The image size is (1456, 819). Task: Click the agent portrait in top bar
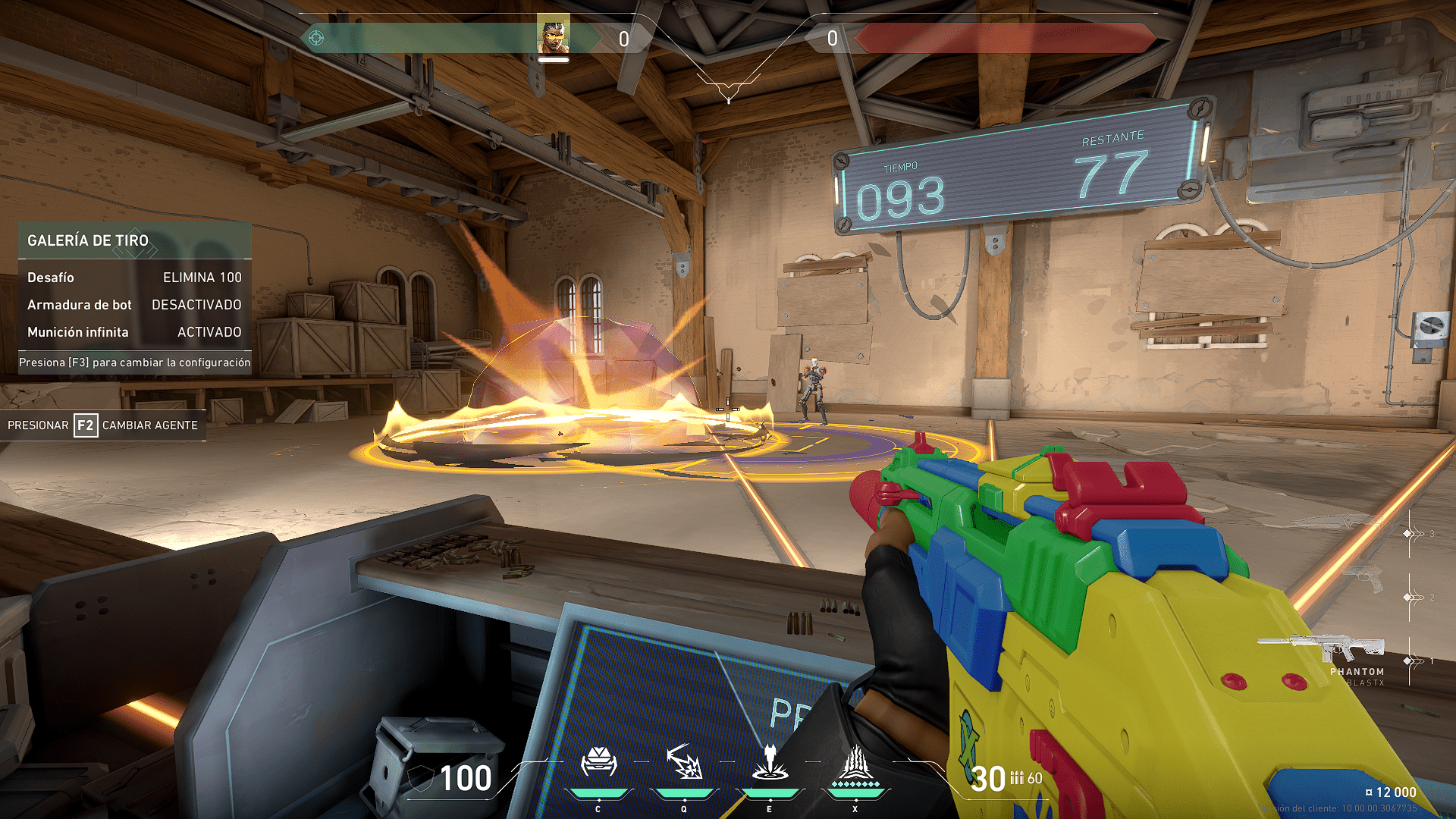point(553,35)
